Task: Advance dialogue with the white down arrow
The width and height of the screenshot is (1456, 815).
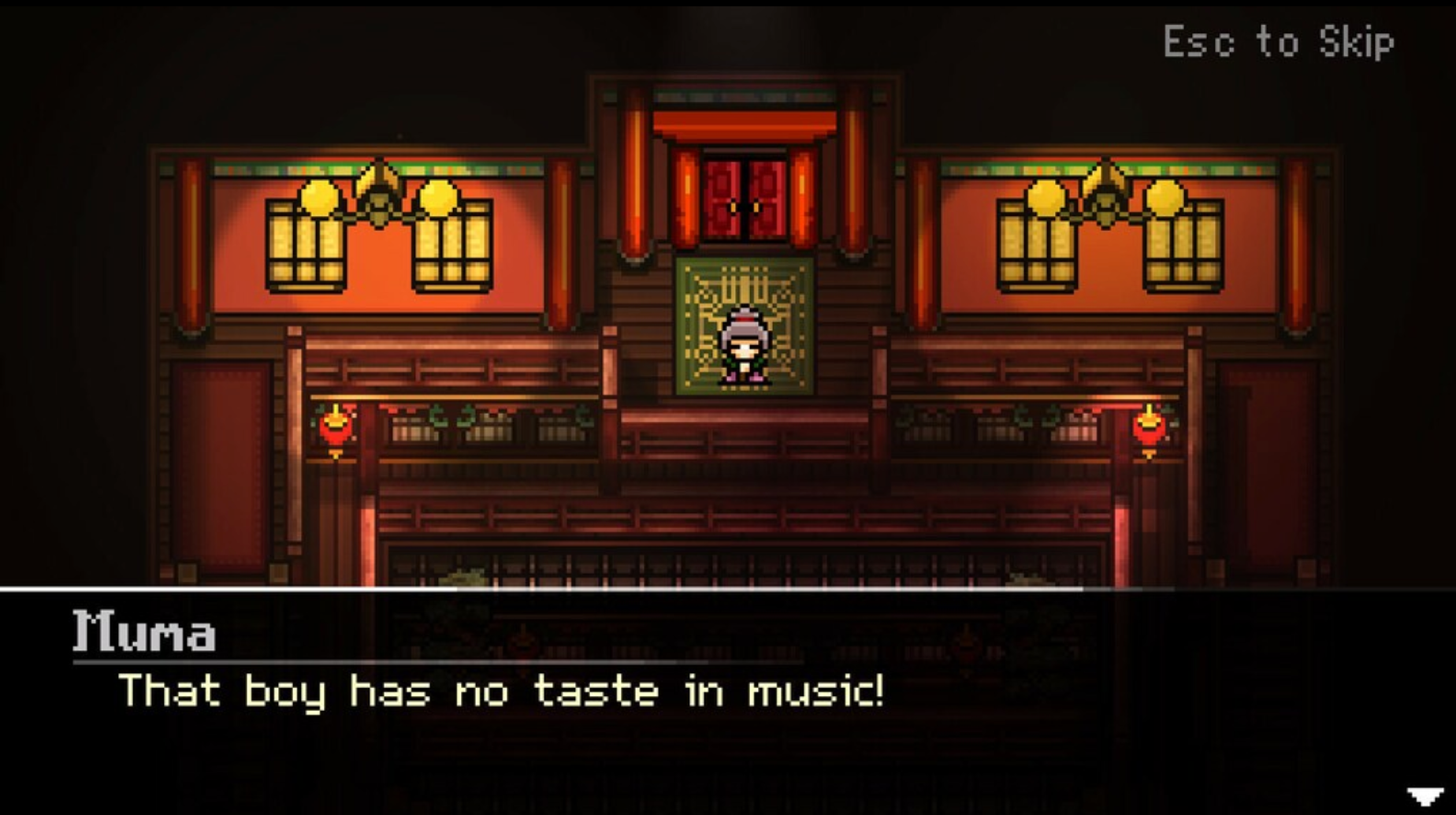Action: coord(1424,797)
